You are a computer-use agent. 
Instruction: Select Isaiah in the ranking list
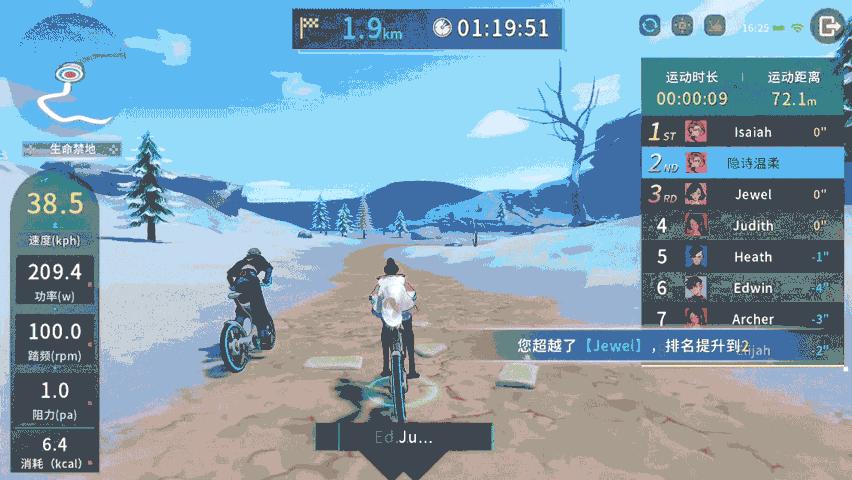[x=742, y=131]
